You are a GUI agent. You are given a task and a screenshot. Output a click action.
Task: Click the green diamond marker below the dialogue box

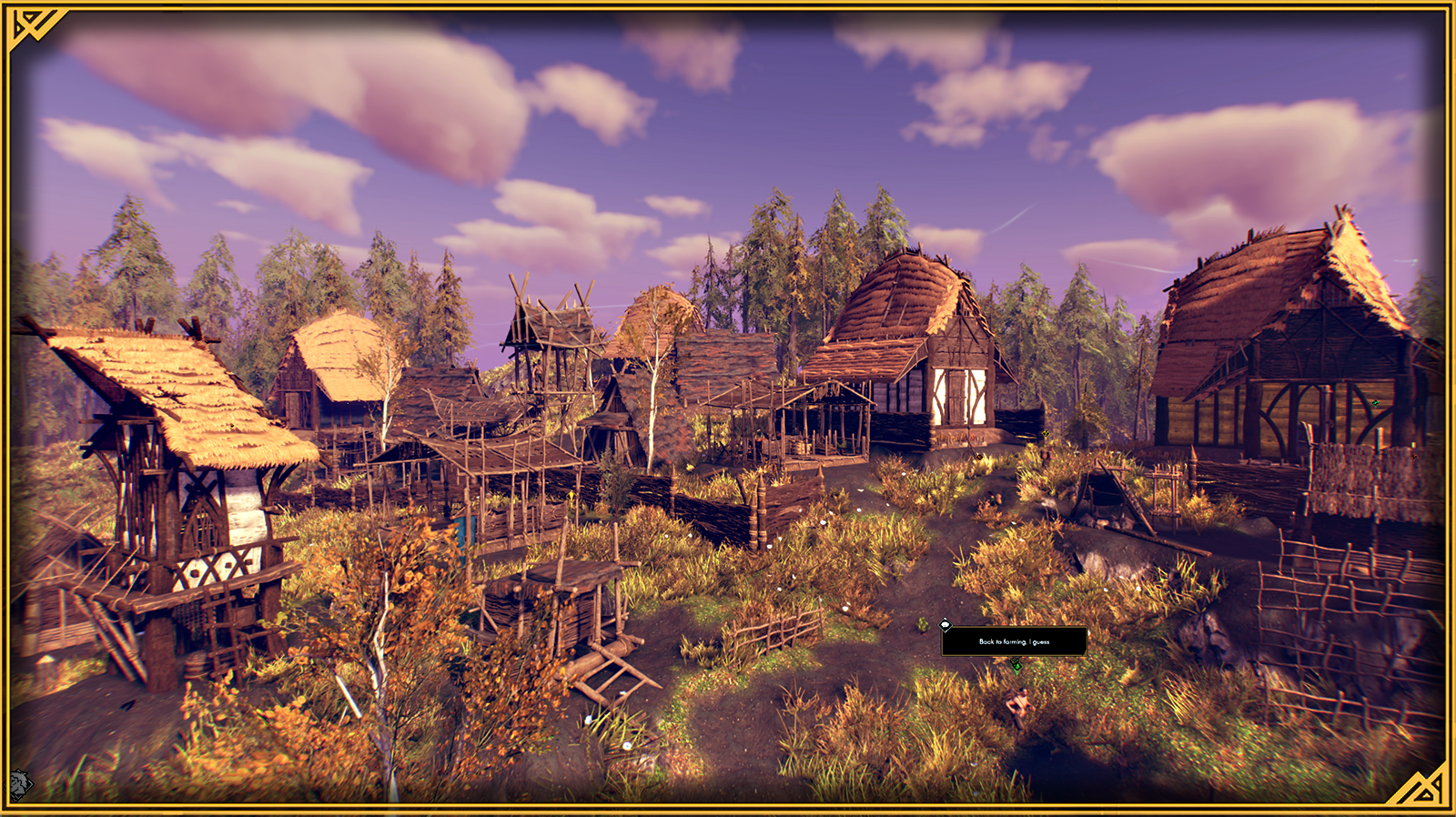pyautogui.click(x=1016, y=666)
